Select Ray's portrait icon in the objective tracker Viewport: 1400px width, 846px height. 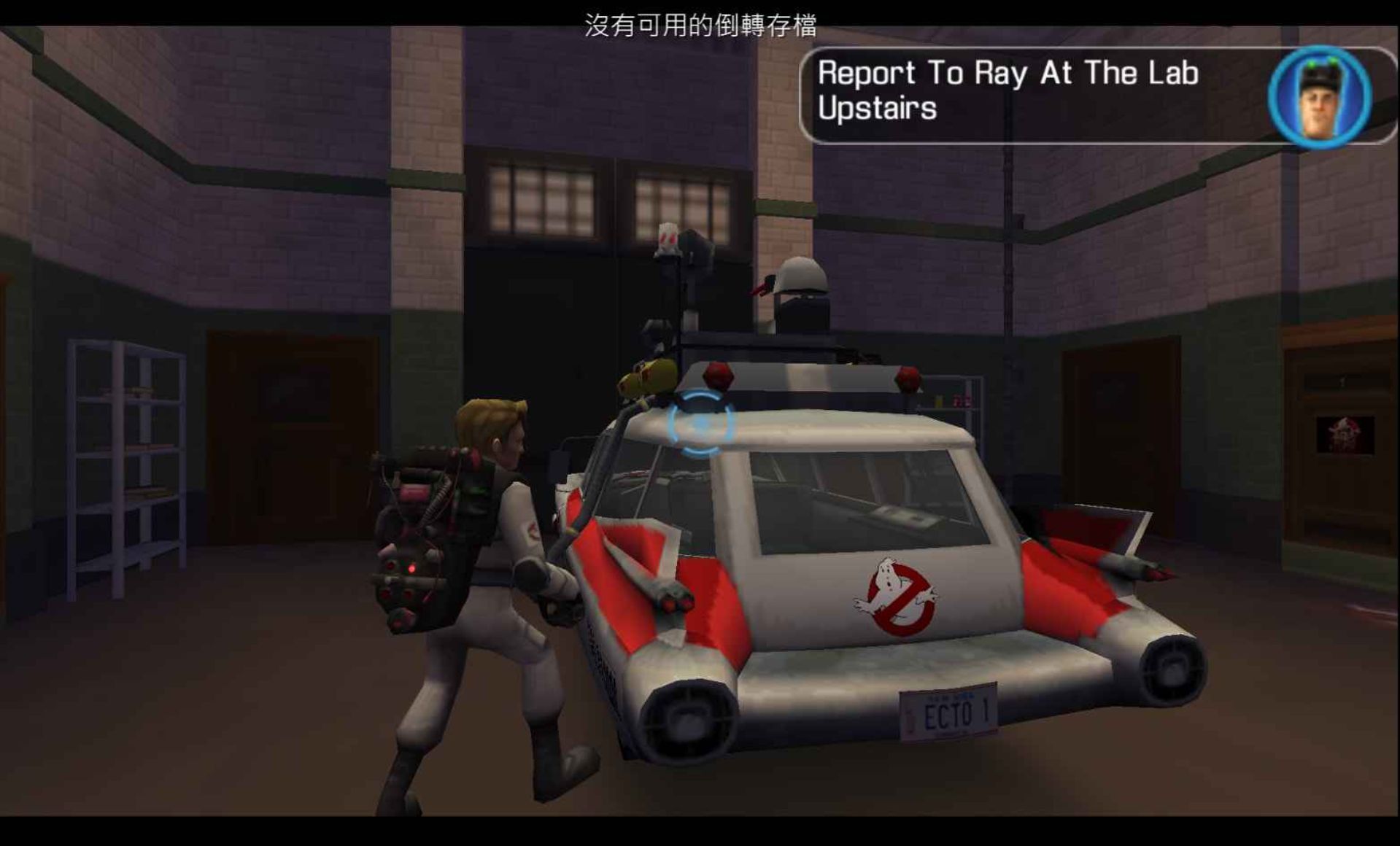[1319, 96]
